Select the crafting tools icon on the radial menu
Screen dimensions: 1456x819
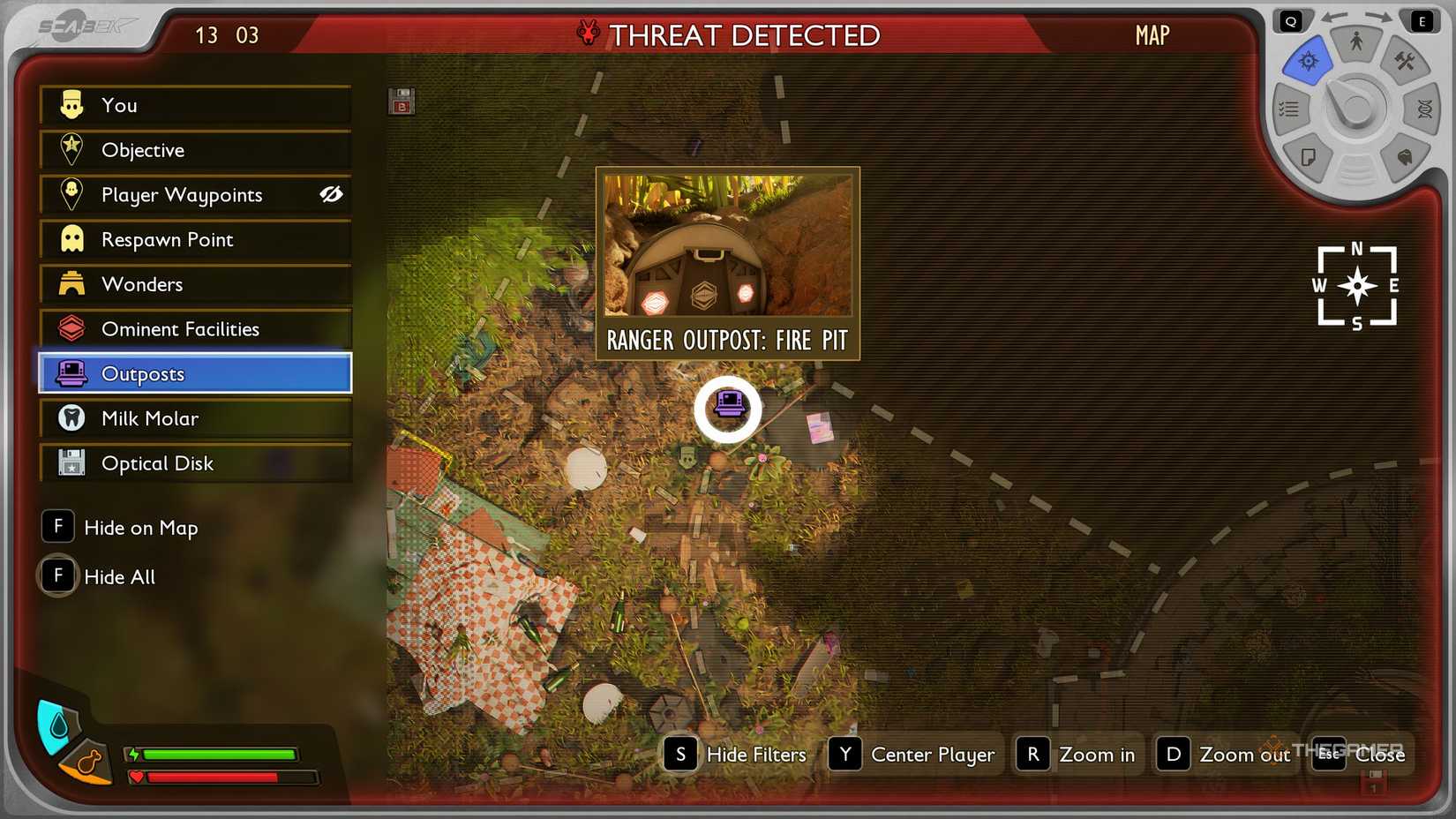click(1404, 63)
